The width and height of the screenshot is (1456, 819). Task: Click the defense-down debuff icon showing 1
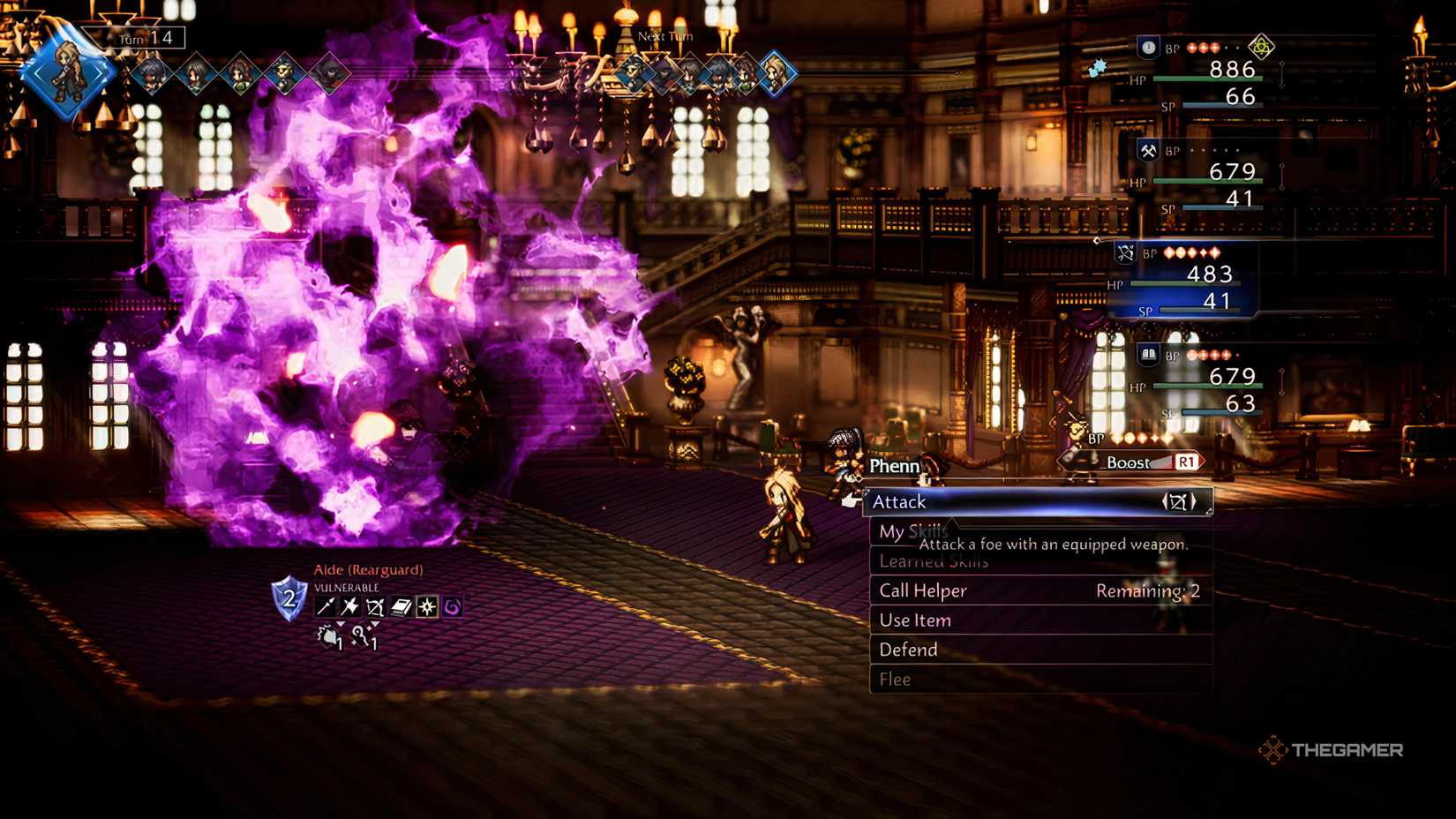pyautogui.click(x=329, y=636)
